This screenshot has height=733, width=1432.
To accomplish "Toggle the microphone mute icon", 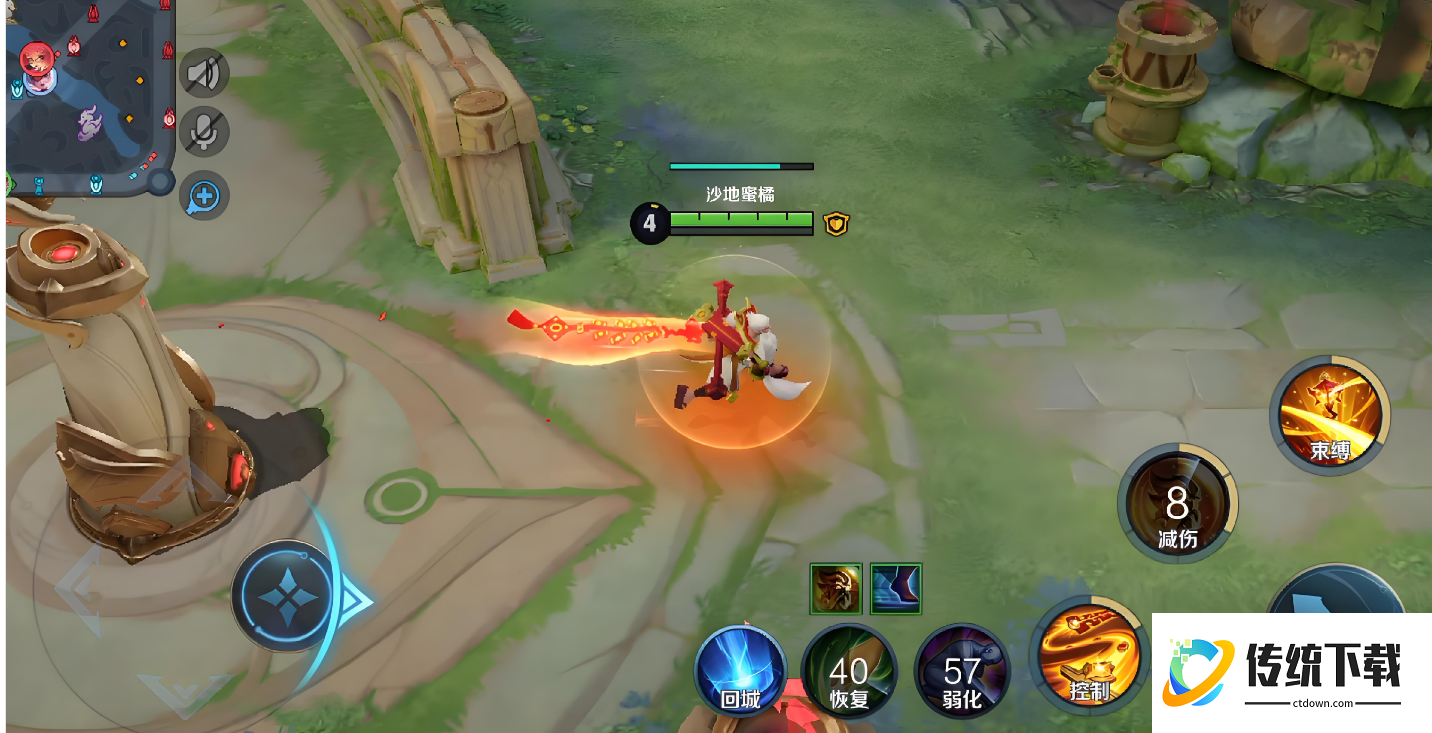I will point(204,131).
